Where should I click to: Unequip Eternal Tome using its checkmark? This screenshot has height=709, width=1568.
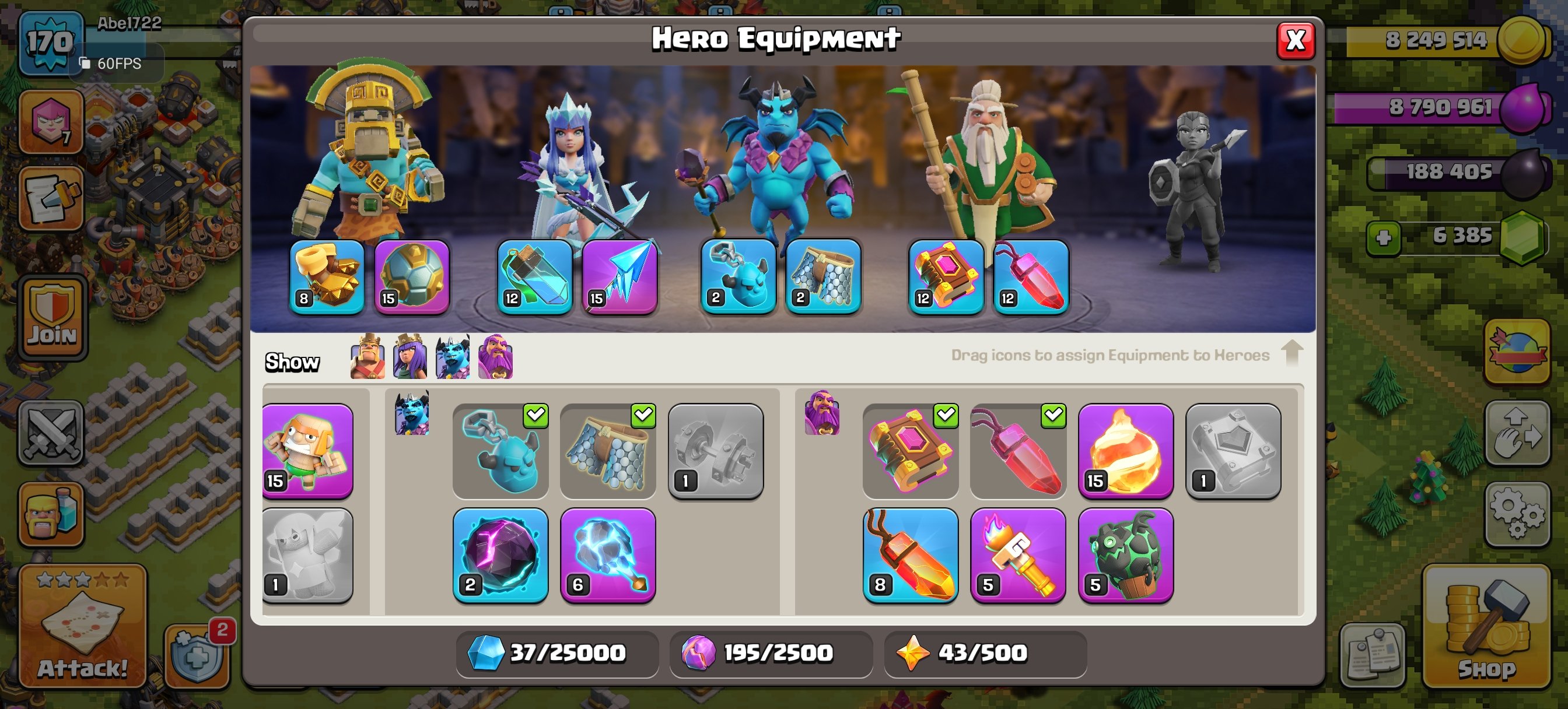pos(947,415)
